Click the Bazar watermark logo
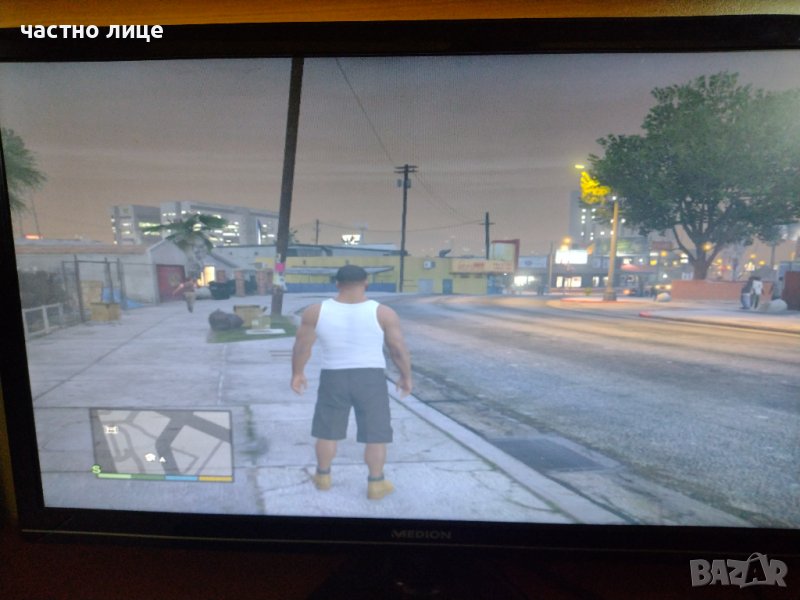Image resolution: width=800 pixels, height=600 pixels. click(738, 571)
